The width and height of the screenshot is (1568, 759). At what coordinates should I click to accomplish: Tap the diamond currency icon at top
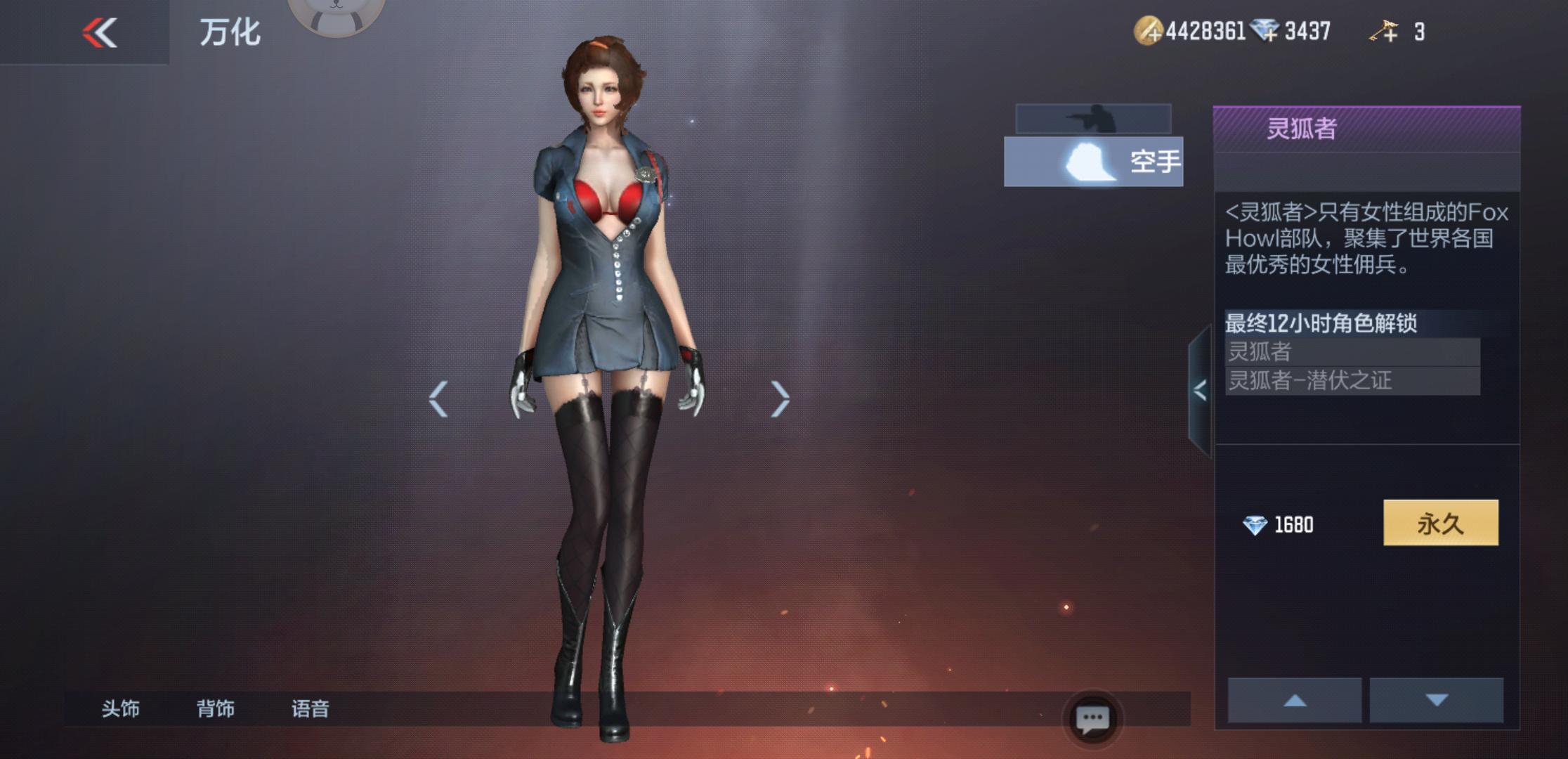point(1265,31)
